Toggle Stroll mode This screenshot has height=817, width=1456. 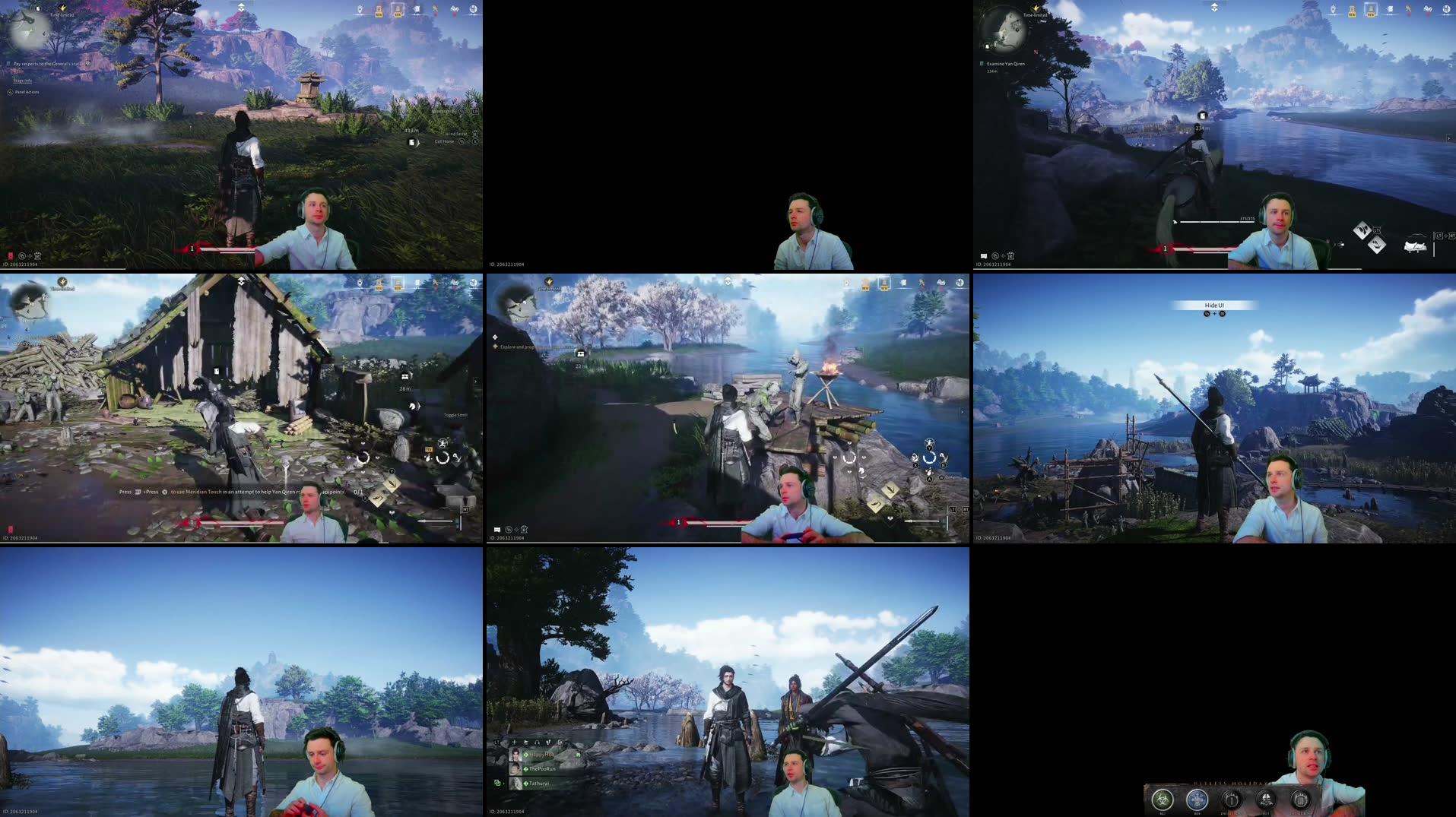(456, 416)
